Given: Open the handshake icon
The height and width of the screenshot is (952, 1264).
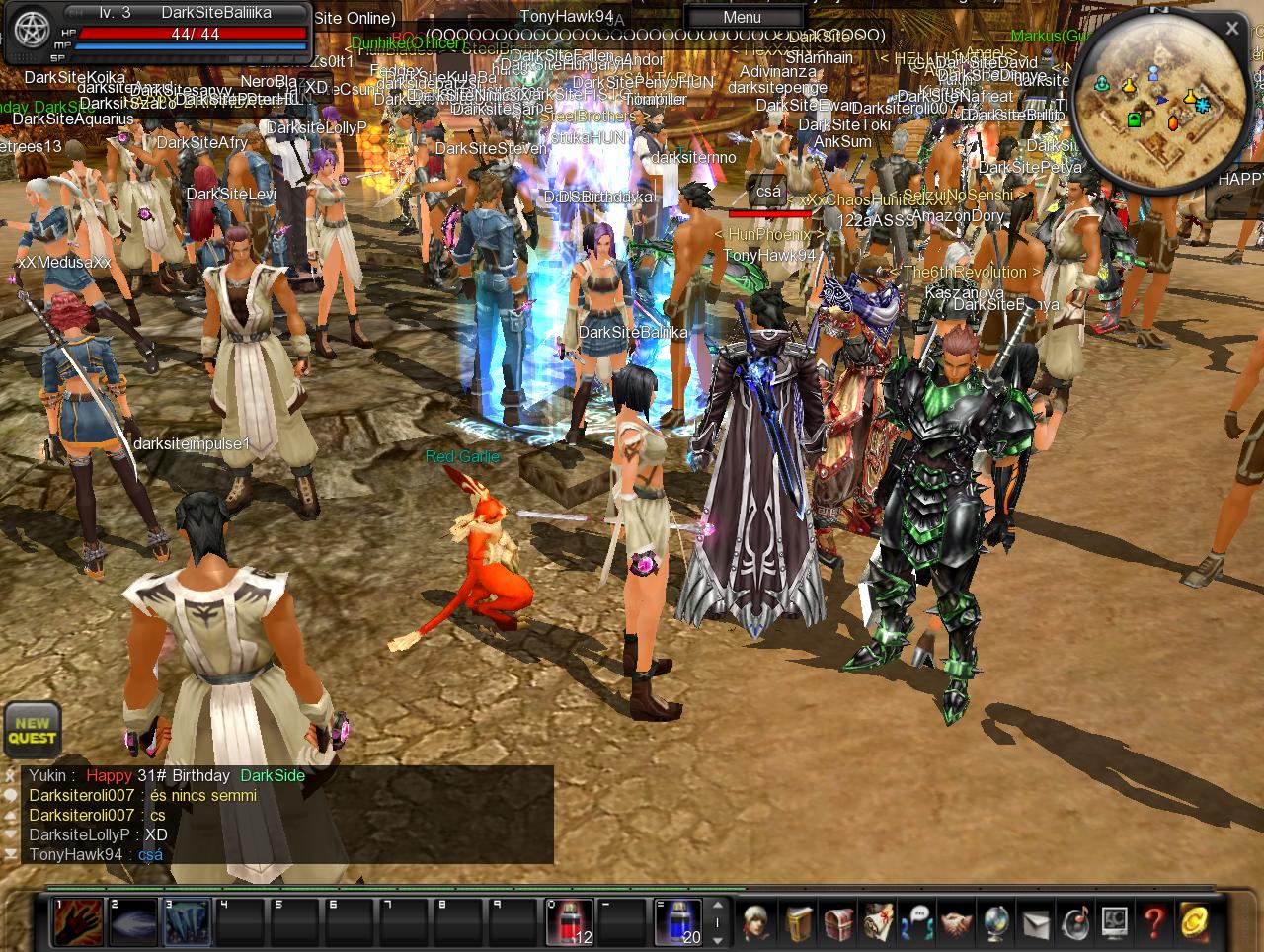Looking at the screenshot, I should (x=956, y=922).
